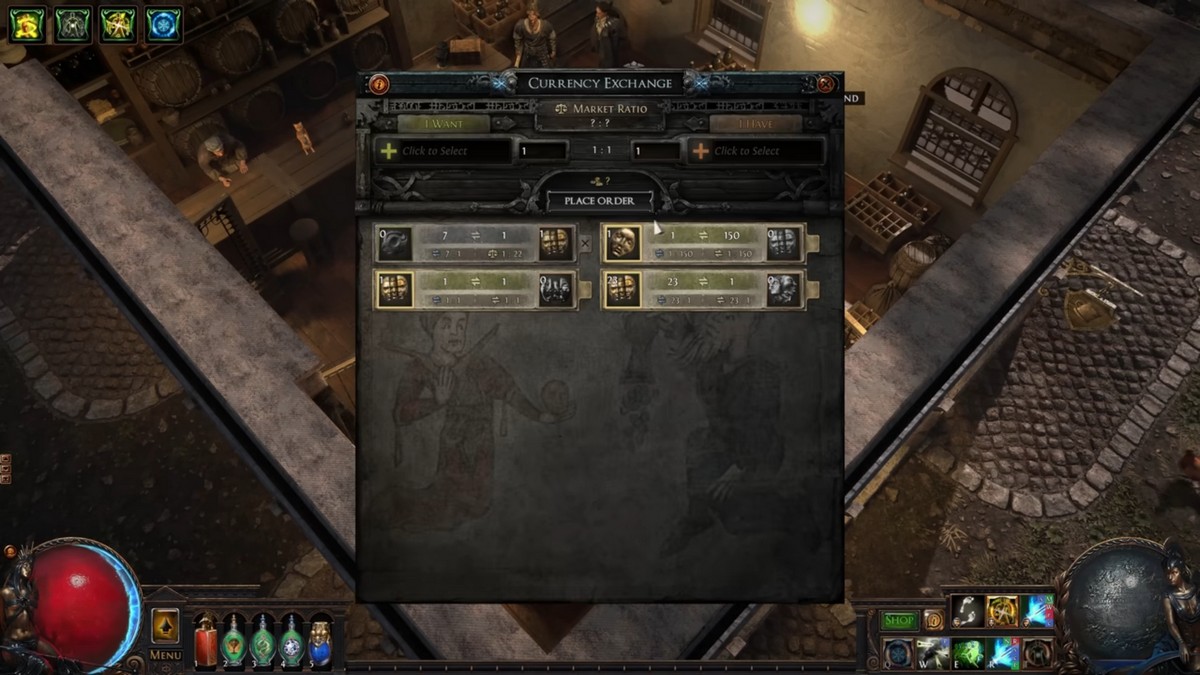The width and height of the screenshot is (1200, 675).
Task: Close the Currency Exchange window
Action: pyautogui.click(x=826, y=84)
